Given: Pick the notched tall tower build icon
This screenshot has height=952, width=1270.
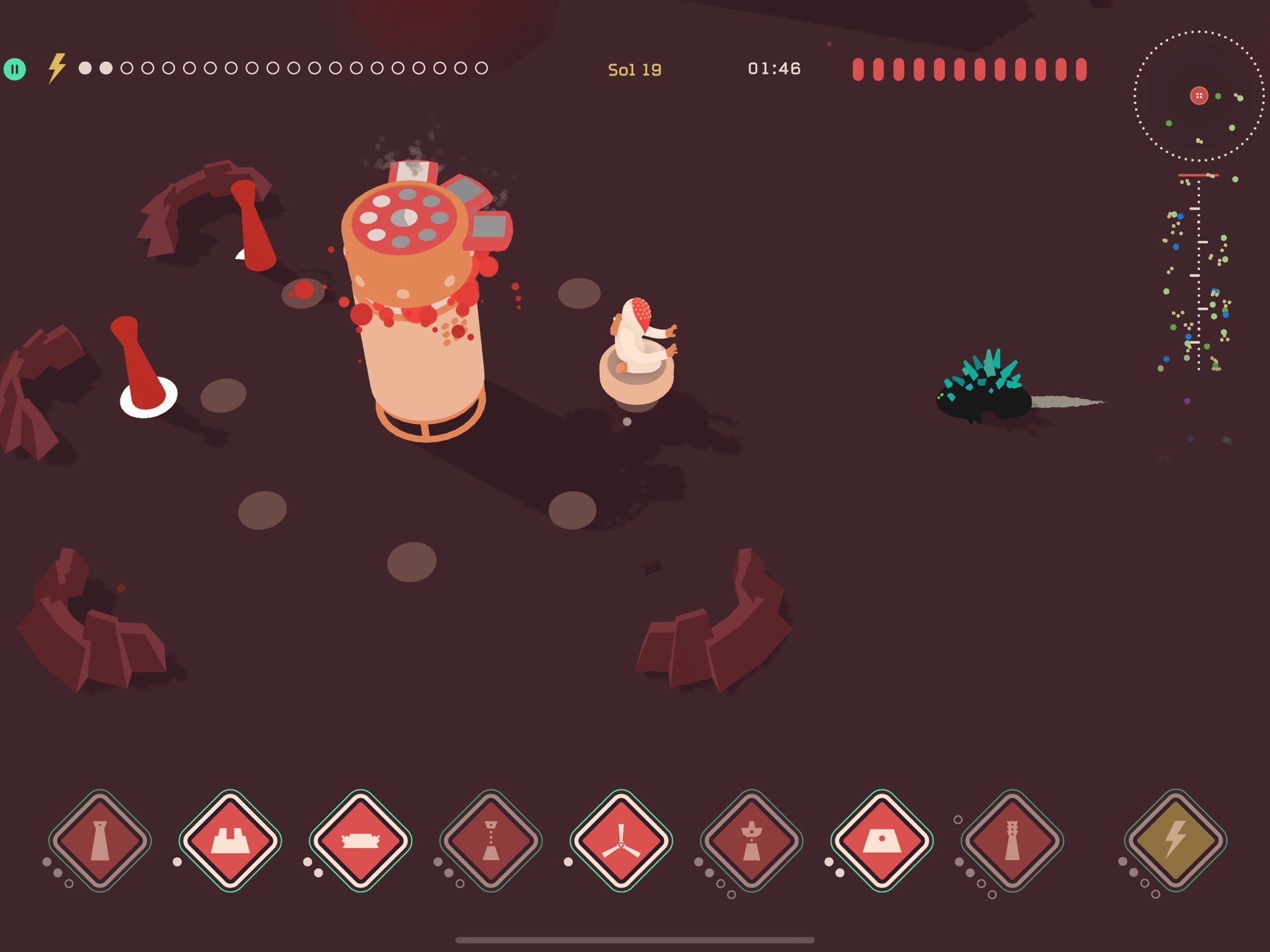Looking at the screenshot, I should tap(1012, 841).
